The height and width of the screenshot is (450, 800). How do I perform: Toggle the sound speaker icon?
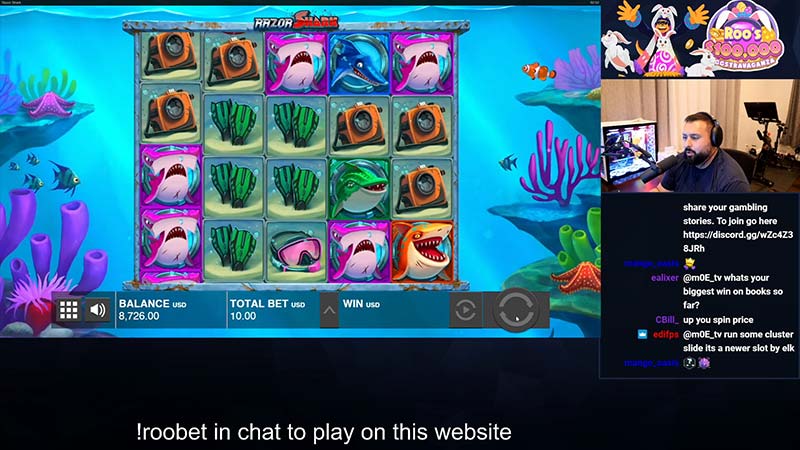click(x=98, y=310)
